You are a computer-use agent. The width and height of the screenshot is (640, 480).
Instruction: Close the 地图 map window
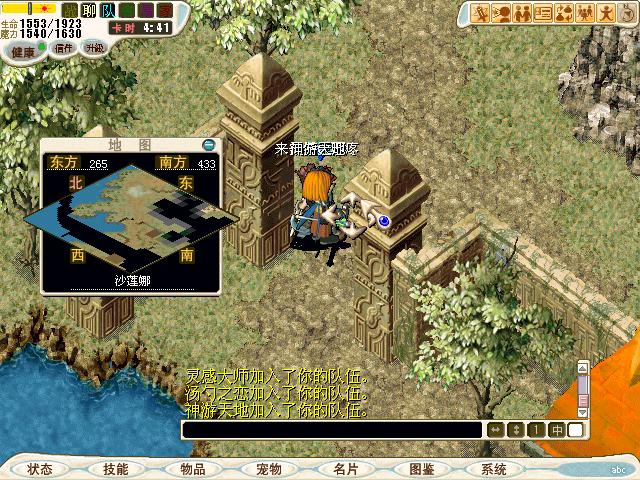(x=209, y=146)
